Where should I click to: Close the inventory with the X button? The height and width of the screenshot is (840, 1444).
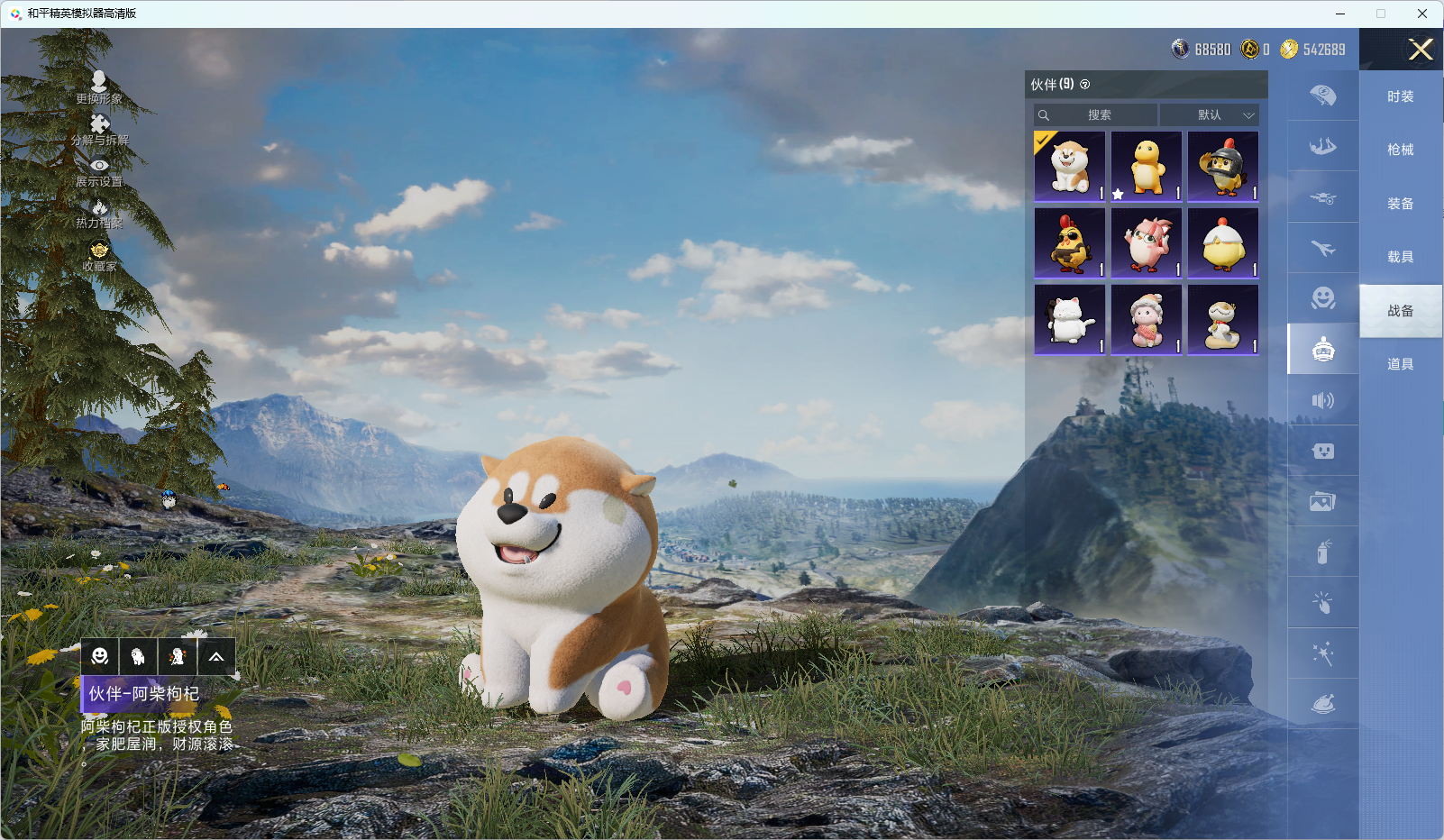coord(1421,50)
